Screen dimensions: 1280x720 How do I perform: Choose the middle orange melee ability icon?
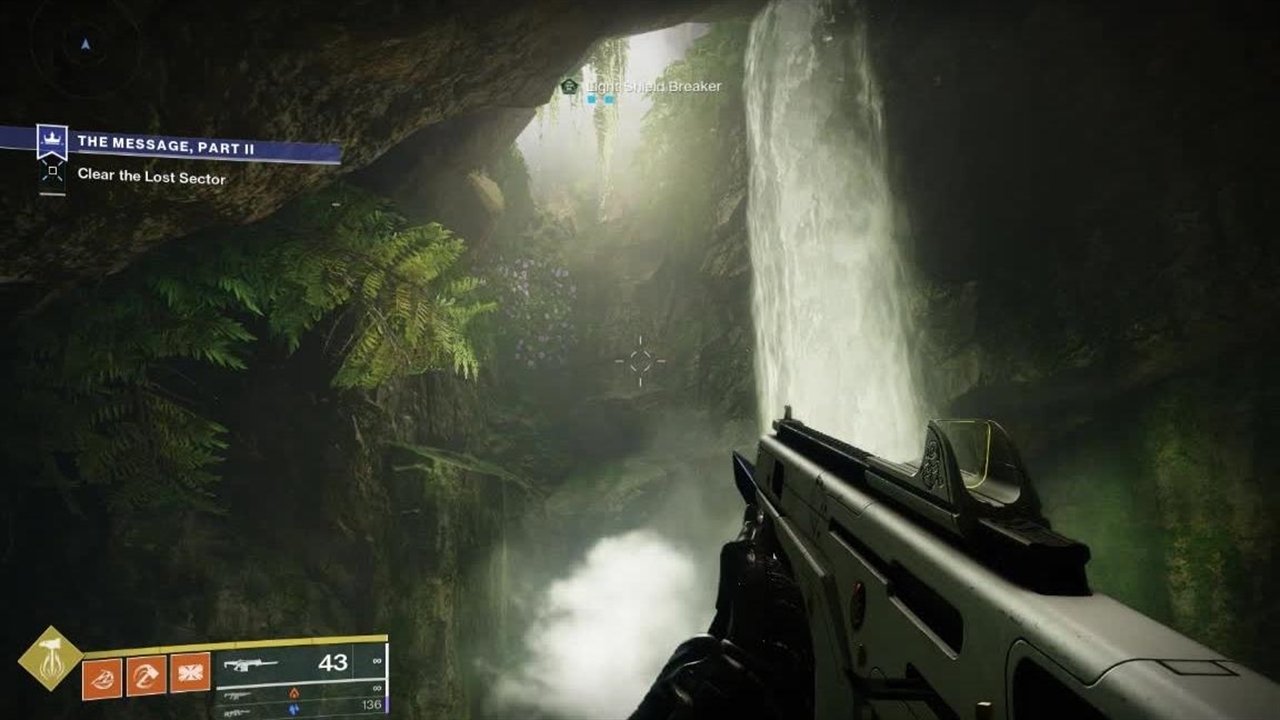click(x=146, y=673)
